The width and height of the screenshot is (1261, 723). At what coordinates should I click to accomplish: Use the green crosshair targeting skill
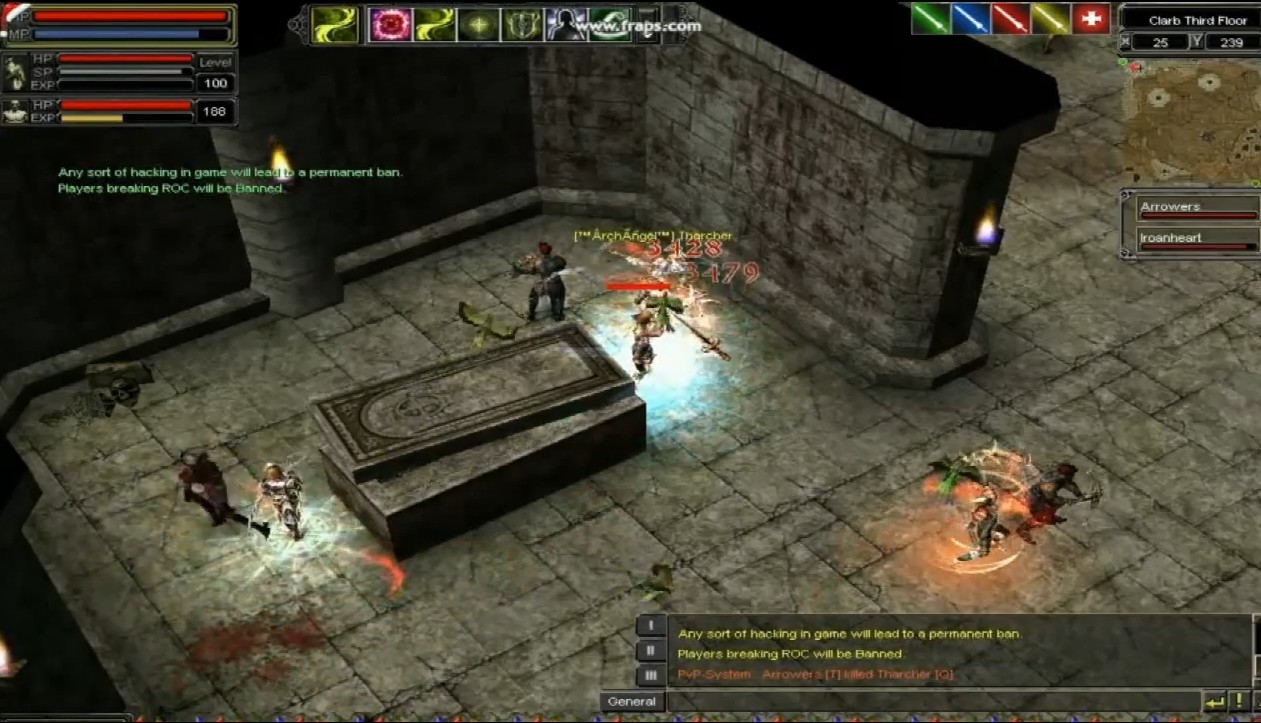coord(478,24)
